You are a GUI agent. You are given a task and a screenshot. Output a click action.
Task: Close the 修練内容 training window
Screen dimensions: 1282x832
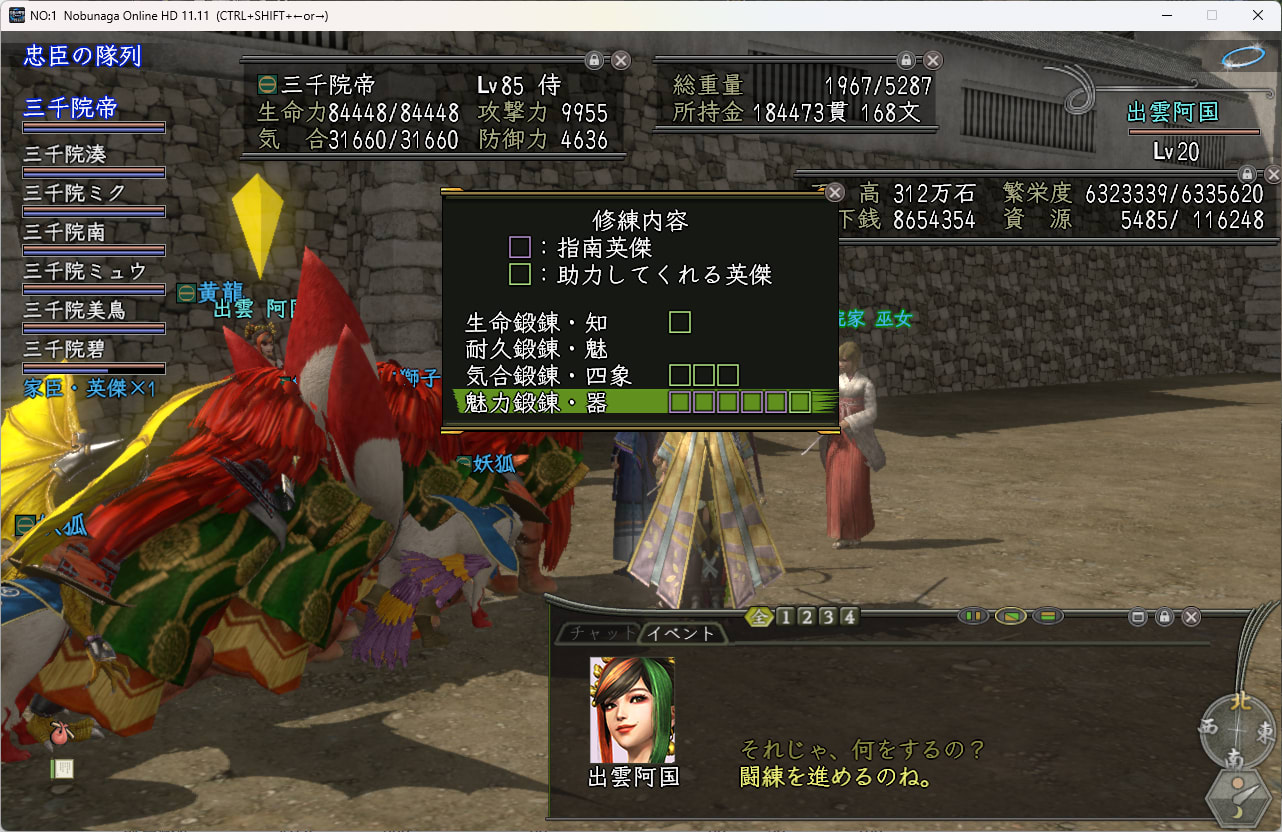[834, 194]
